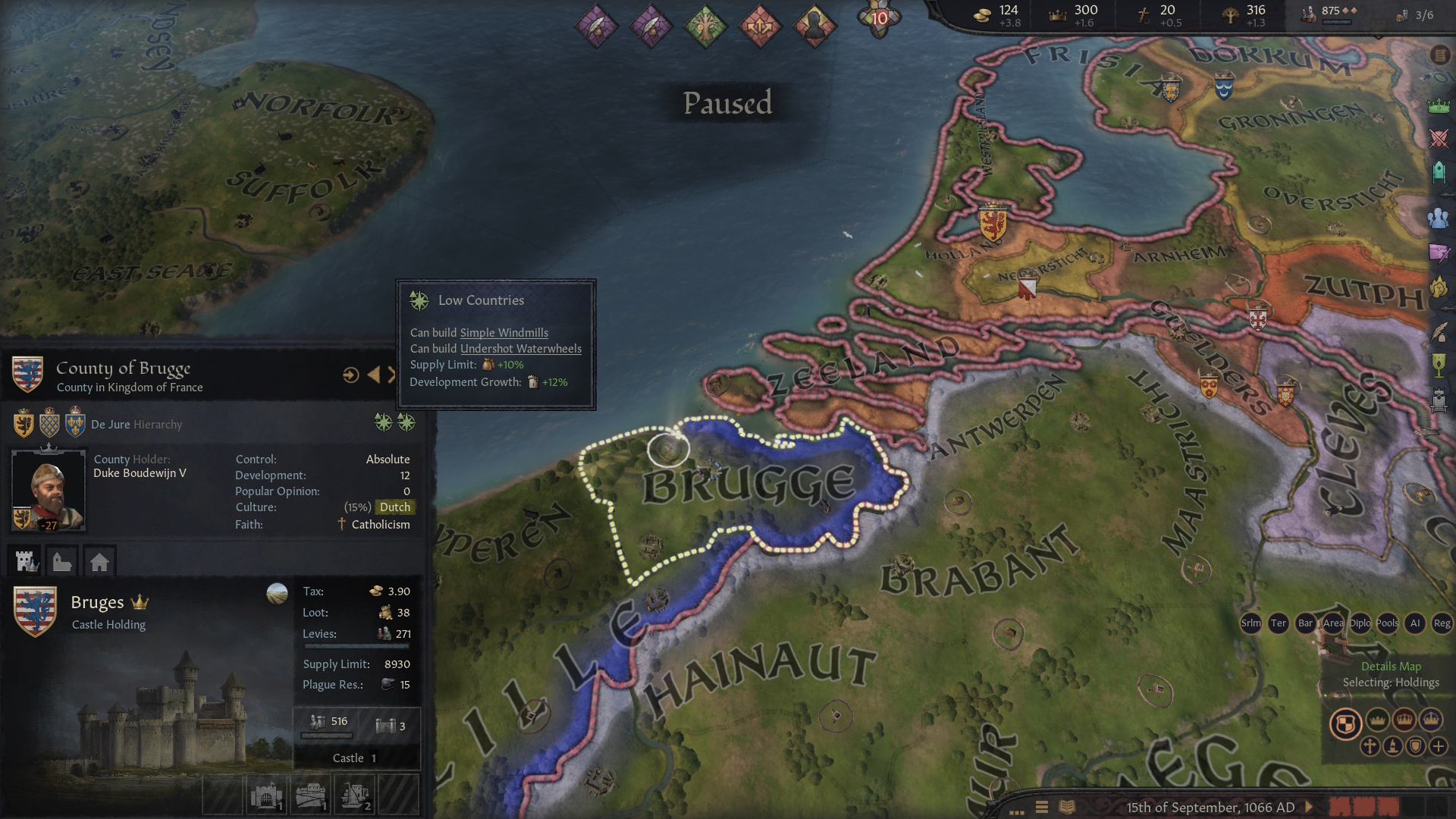Viewport: 1456px width, 819px height.
Task: Open the Military crossed swords panel
Action: point(1439,139)
